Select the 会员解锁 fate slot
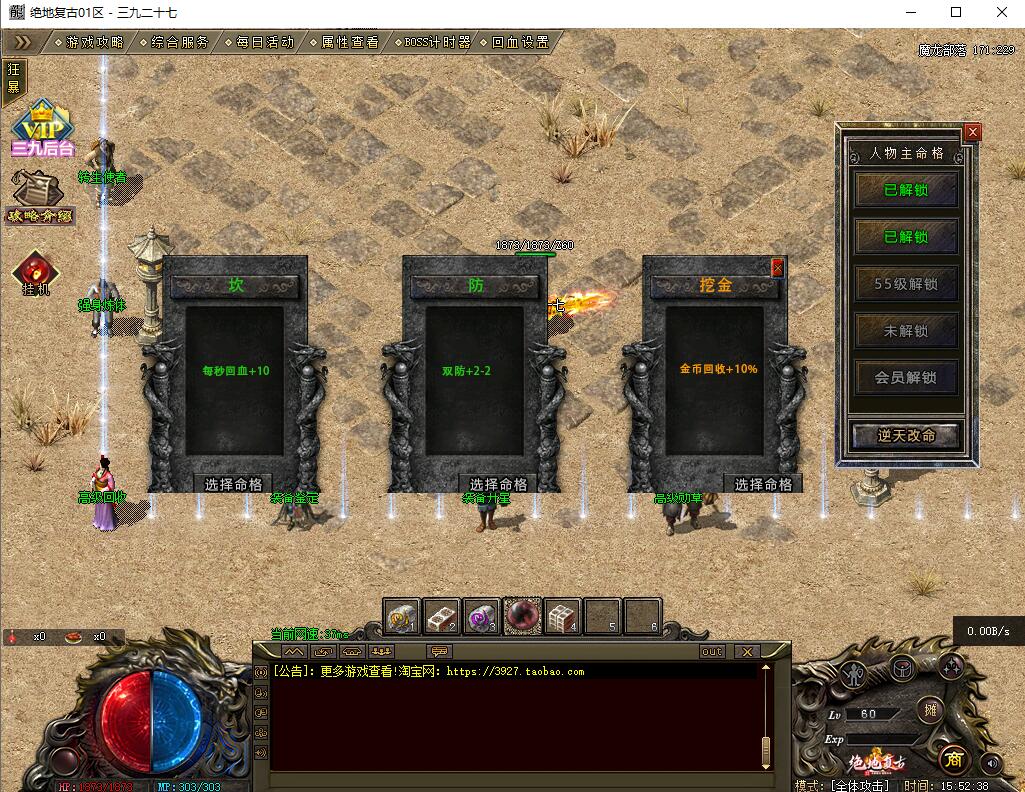 [906, 378]
